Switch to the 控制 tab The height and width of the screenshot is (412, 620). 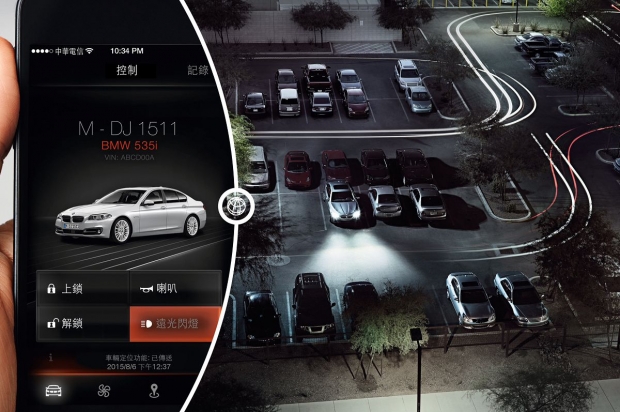point(127,71)
